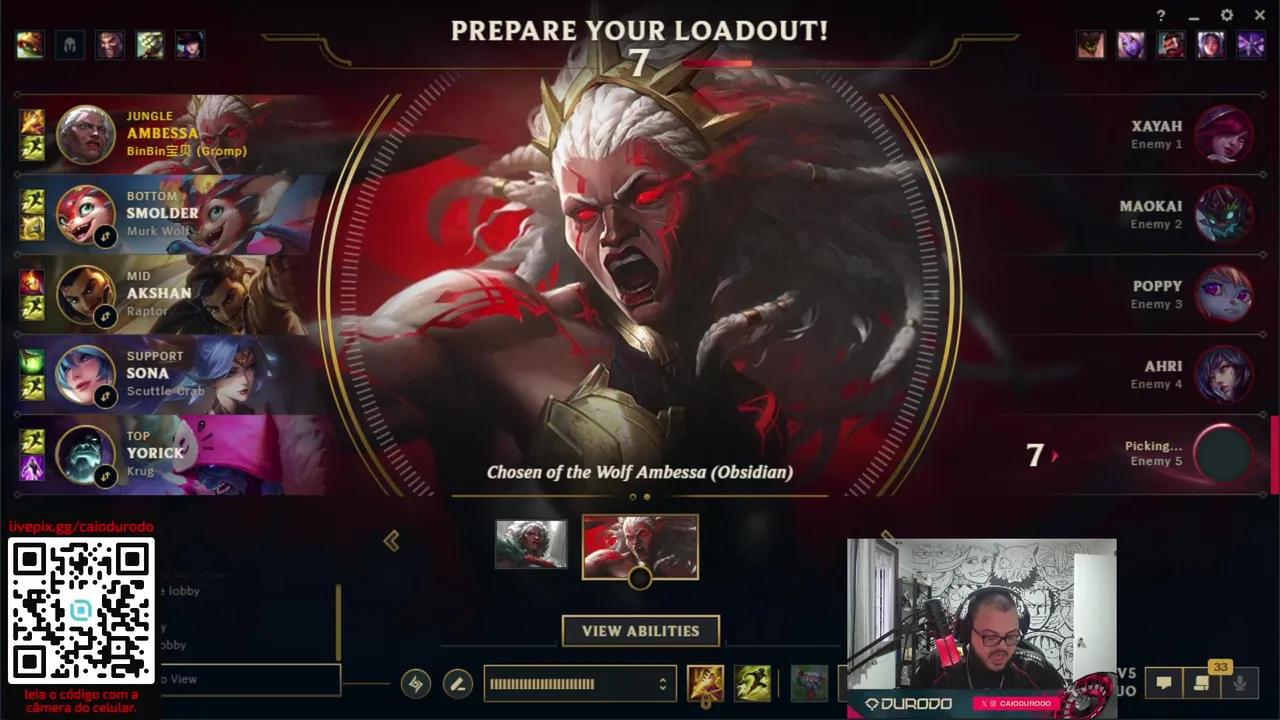The image size is (1280, 720).
Task: Select the Flash summoner spell icon
Action: tap(706, 684)
